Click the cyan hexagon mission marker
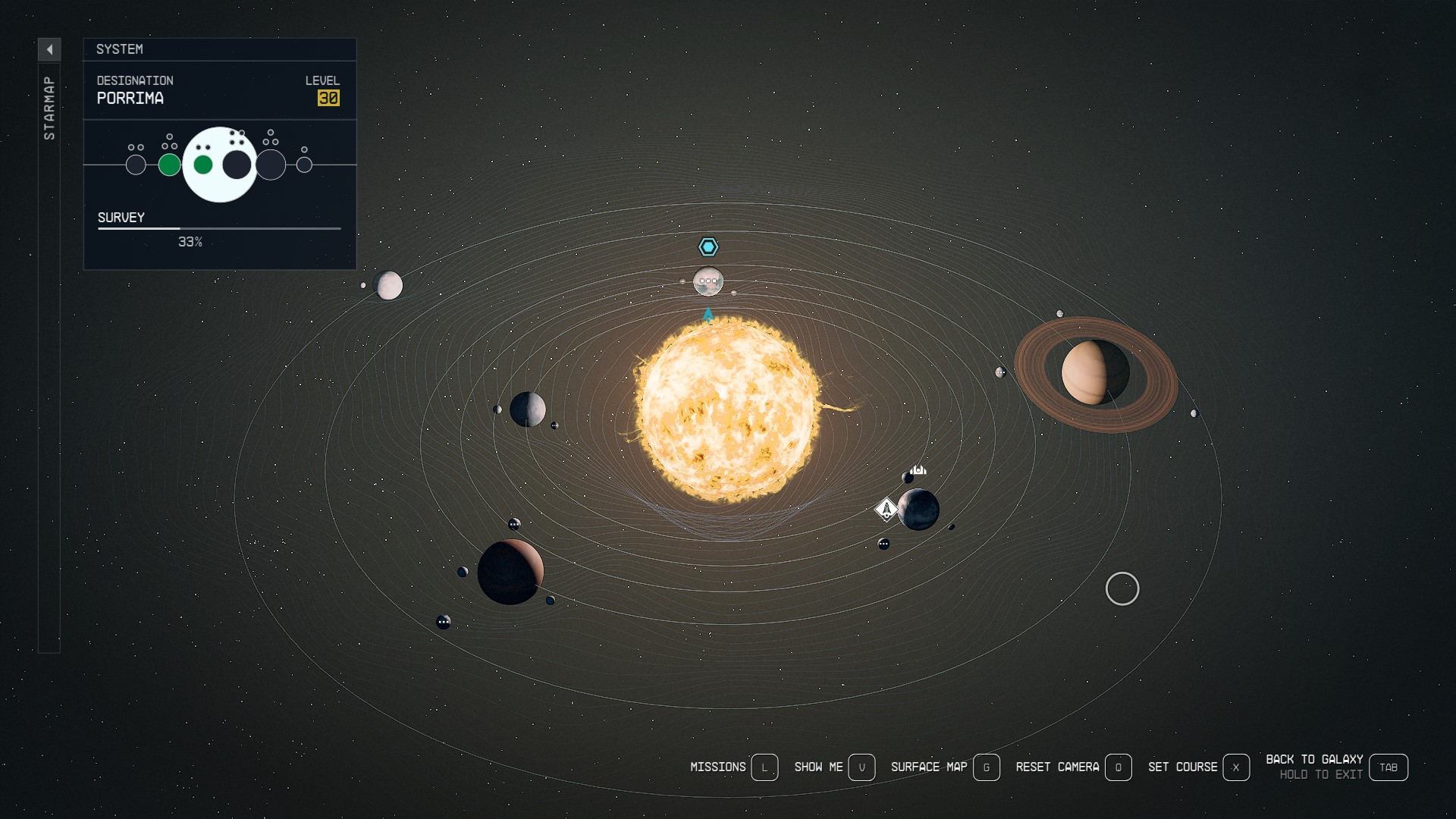 click(708, 246)
